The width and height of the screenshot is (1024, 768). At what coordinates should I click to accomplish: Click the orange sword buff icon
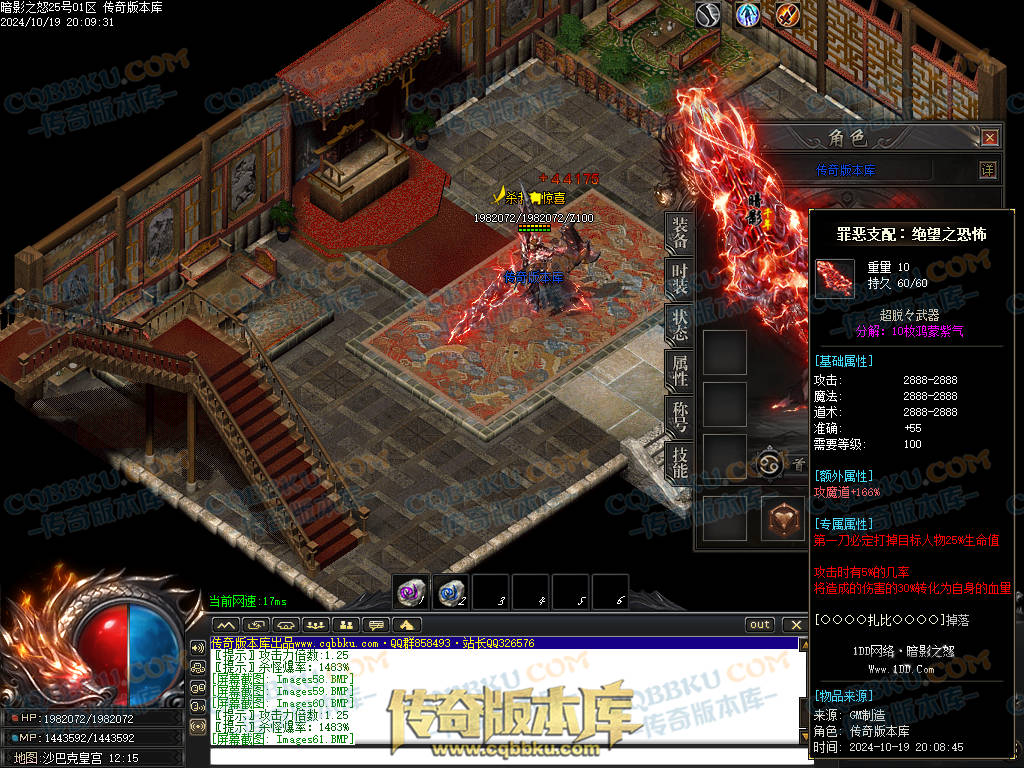tap(787, 15)
